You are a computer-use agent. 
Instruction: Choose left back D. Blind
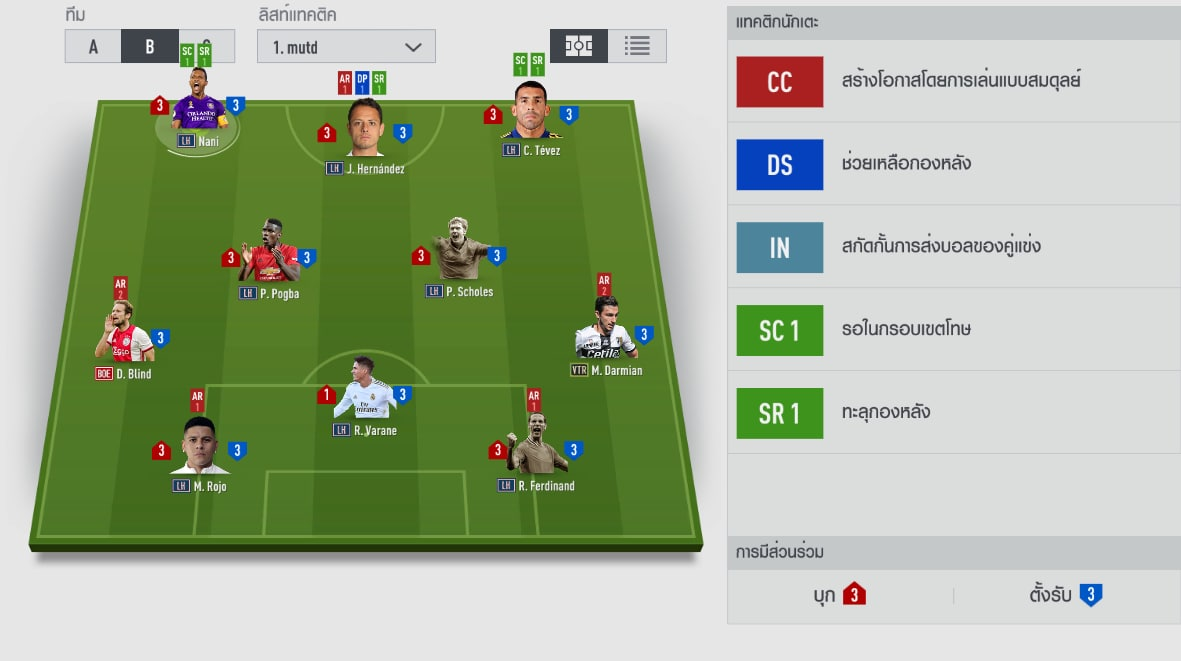124,335
